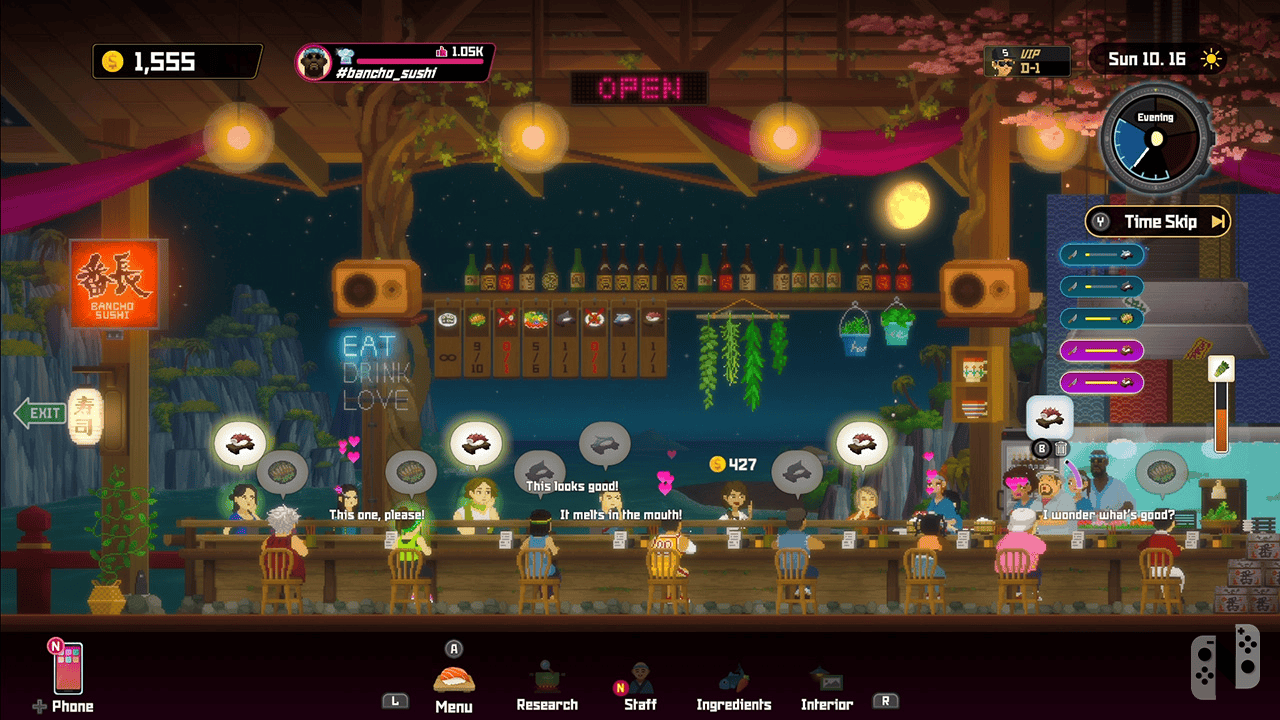The height and width of the screenshot is (720, 1280).
Task: Select the VIP D-1 indicator
Action: [1027, 62]
